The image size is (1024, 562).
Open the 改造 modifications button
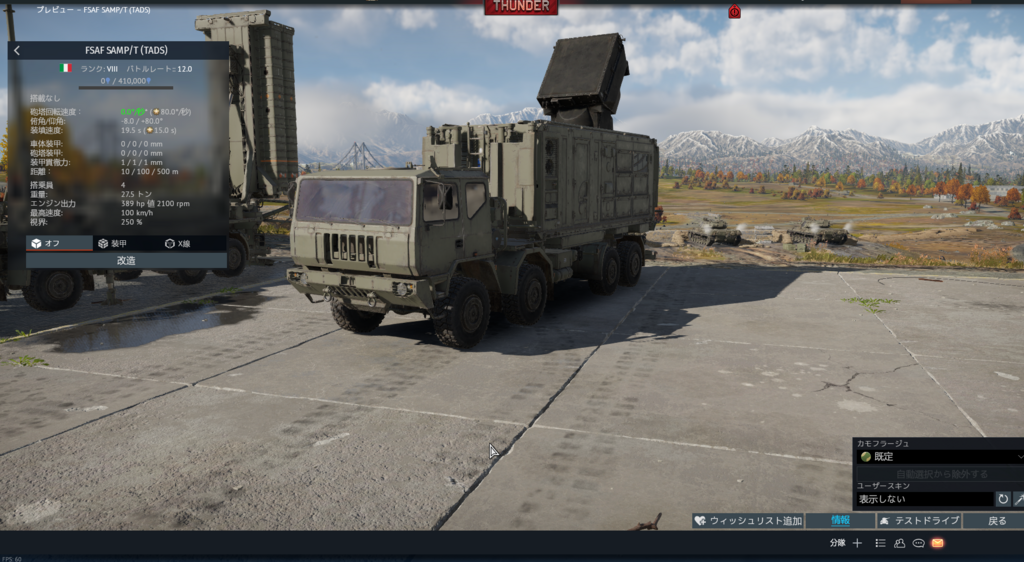pyautogui.click(x=126, y=260)
